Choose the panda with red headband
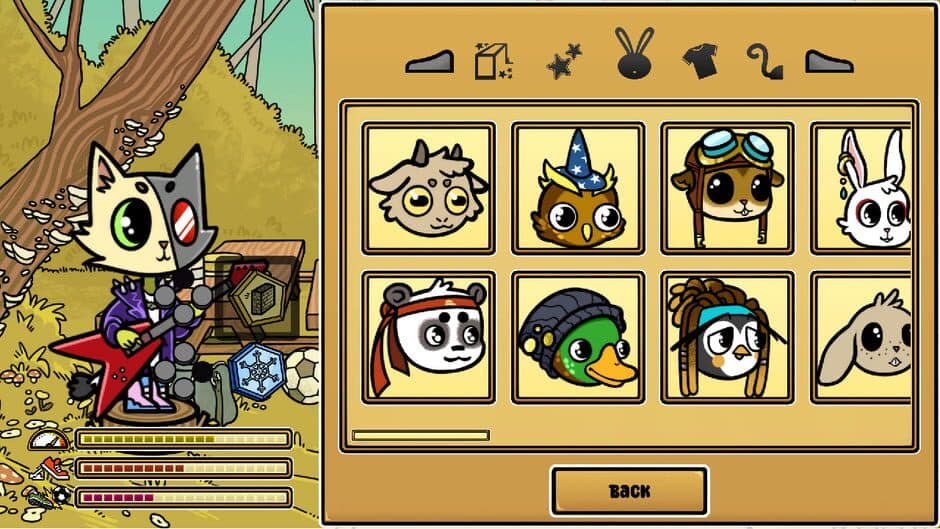 pos(428,338)
